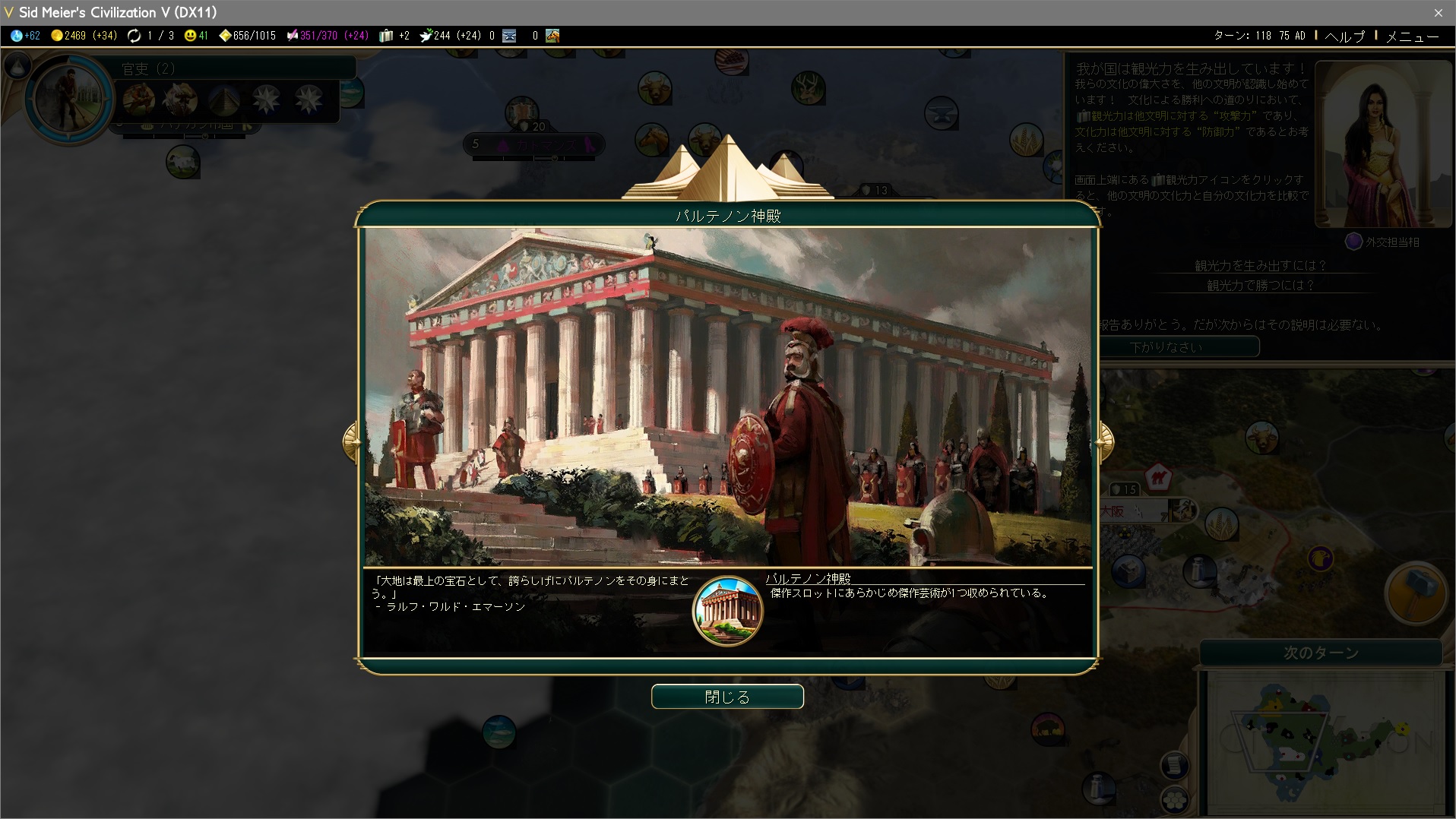The height and width of the screenshot is (819, 1456).
Task: Open the 観光力で勝つには？ advisor topic
Action: pyautogui.click(x=1260, y=286)
